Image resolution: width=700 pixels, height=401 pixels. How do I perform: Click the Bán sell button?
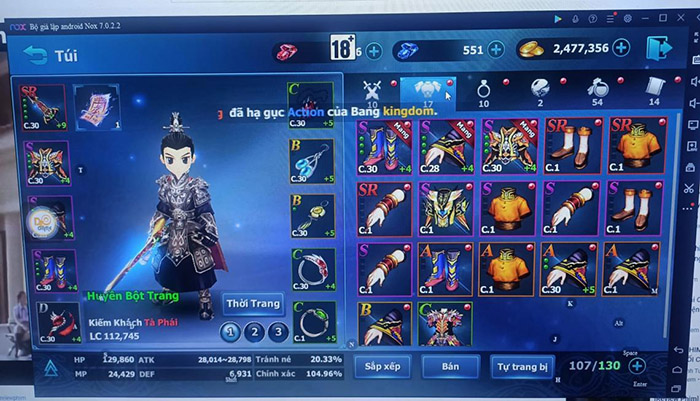click(449, 367)
